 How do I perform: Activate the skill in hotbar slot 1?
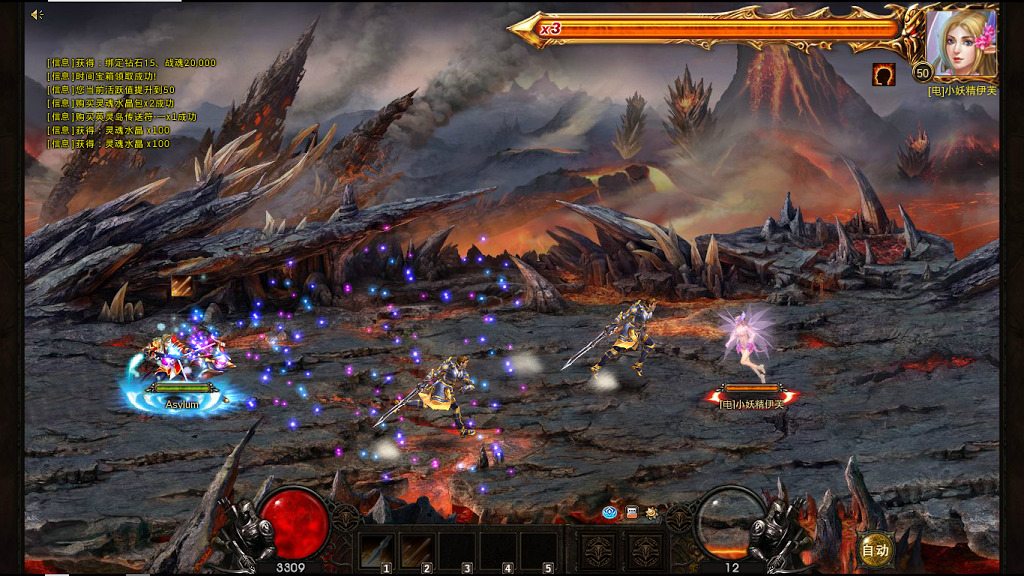[377, 551]
